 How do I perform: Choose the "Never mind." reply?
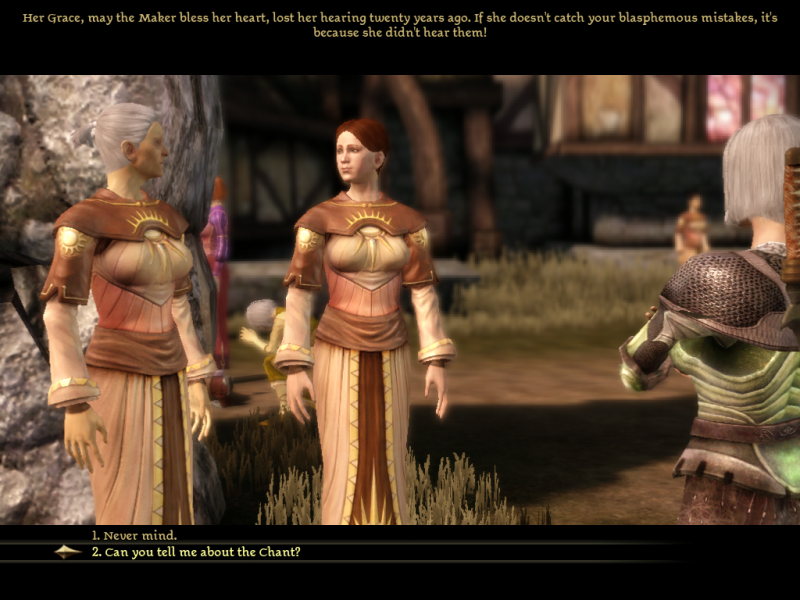point(134,536)
